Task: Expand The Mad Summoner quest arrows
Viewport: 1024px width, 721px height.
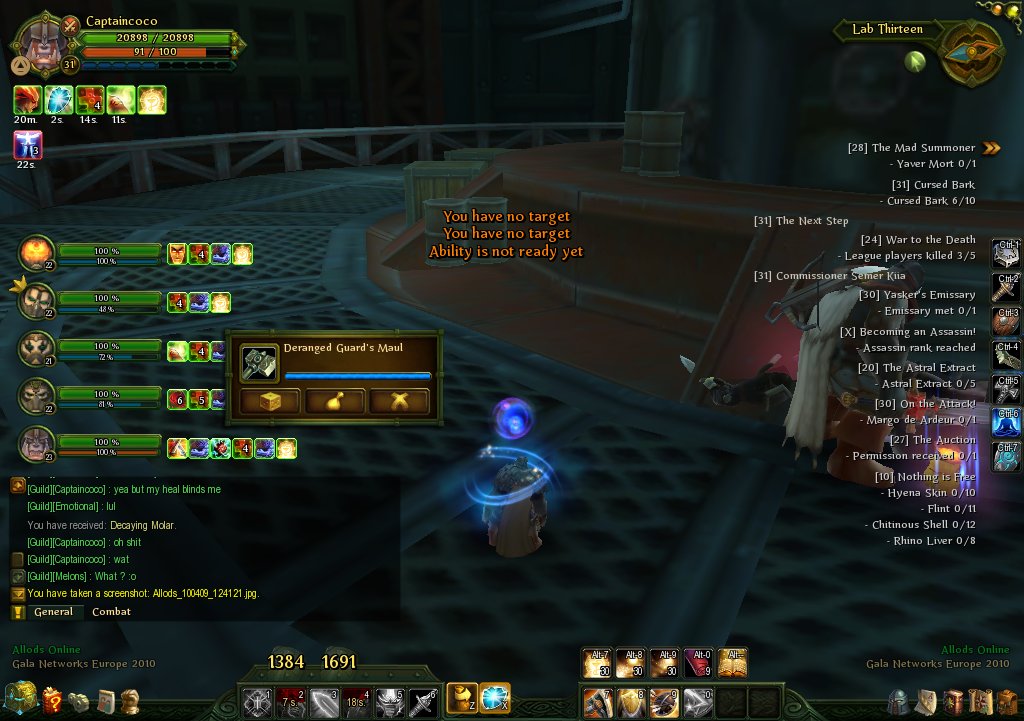Action: click(x=991, y=148)
